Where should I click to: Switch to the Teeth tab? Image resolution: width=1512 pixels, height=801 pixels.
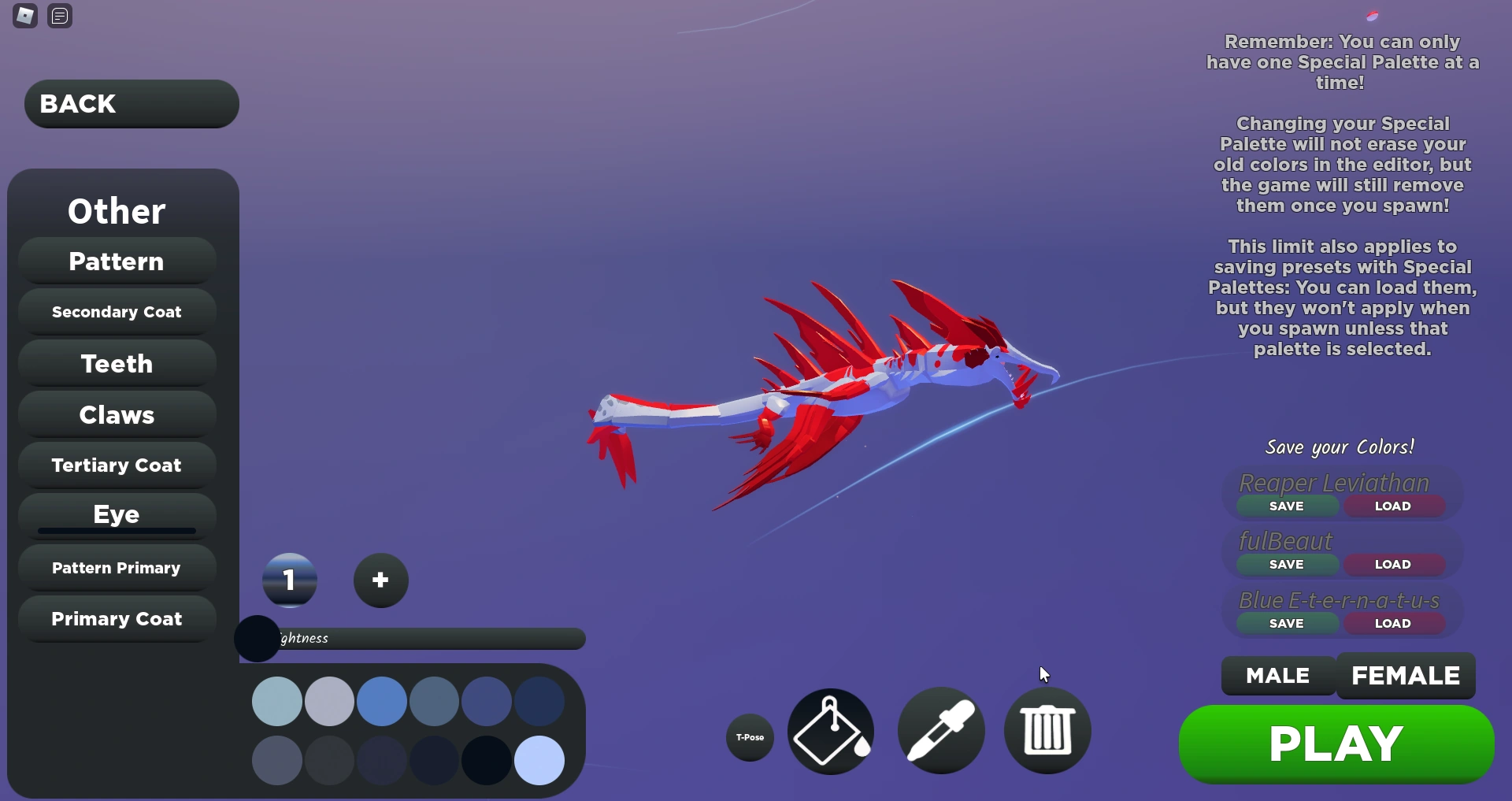tap(116, 363)
